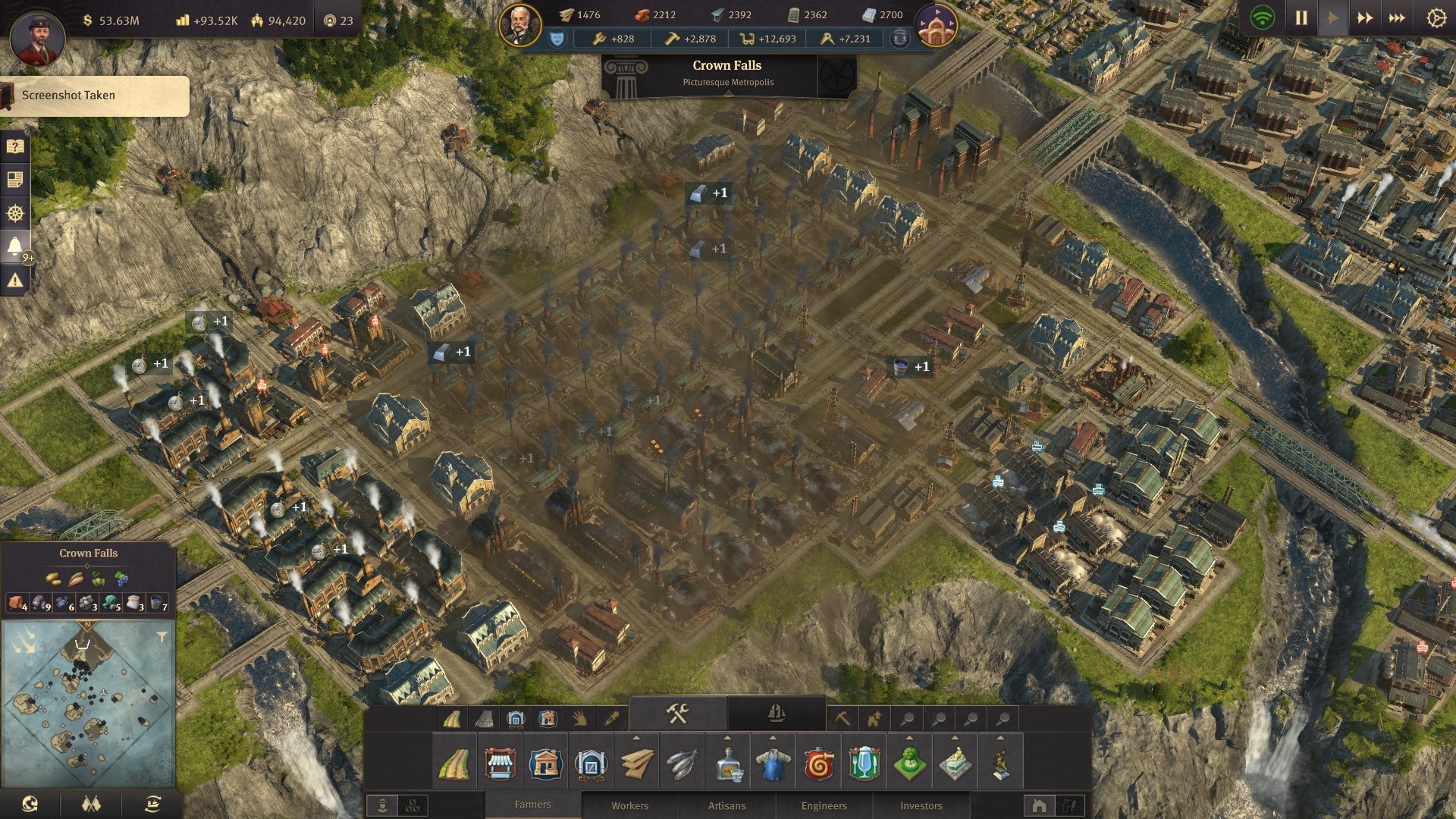1456x819 pixels.
Task: Pick the fire station shield icon
Action: pyautogui.click(x=818, y=764)
